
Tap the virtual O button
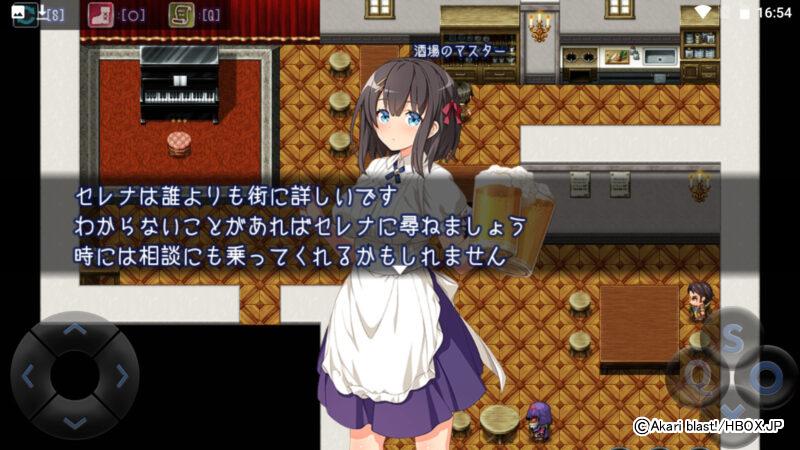coord(767,378)
